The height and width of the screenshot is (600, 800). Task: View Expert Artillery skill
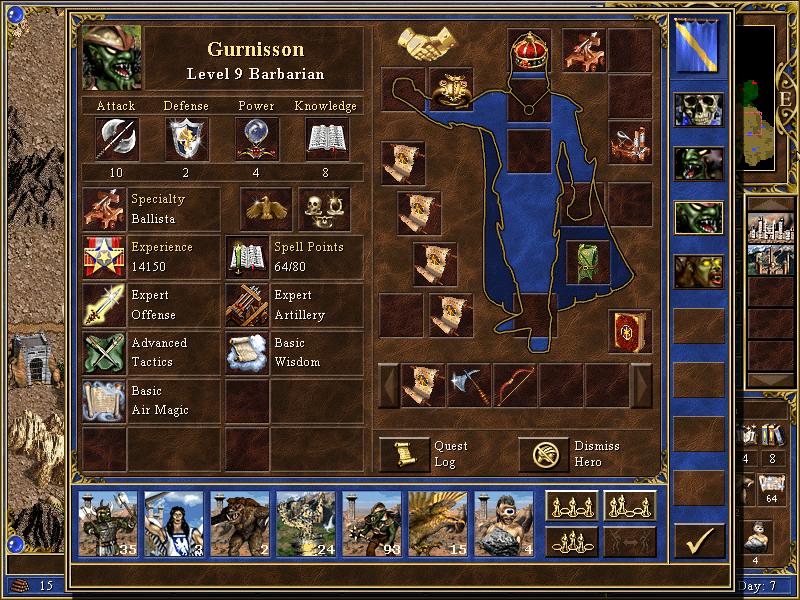pyautogui.click(x=247, y=305)
